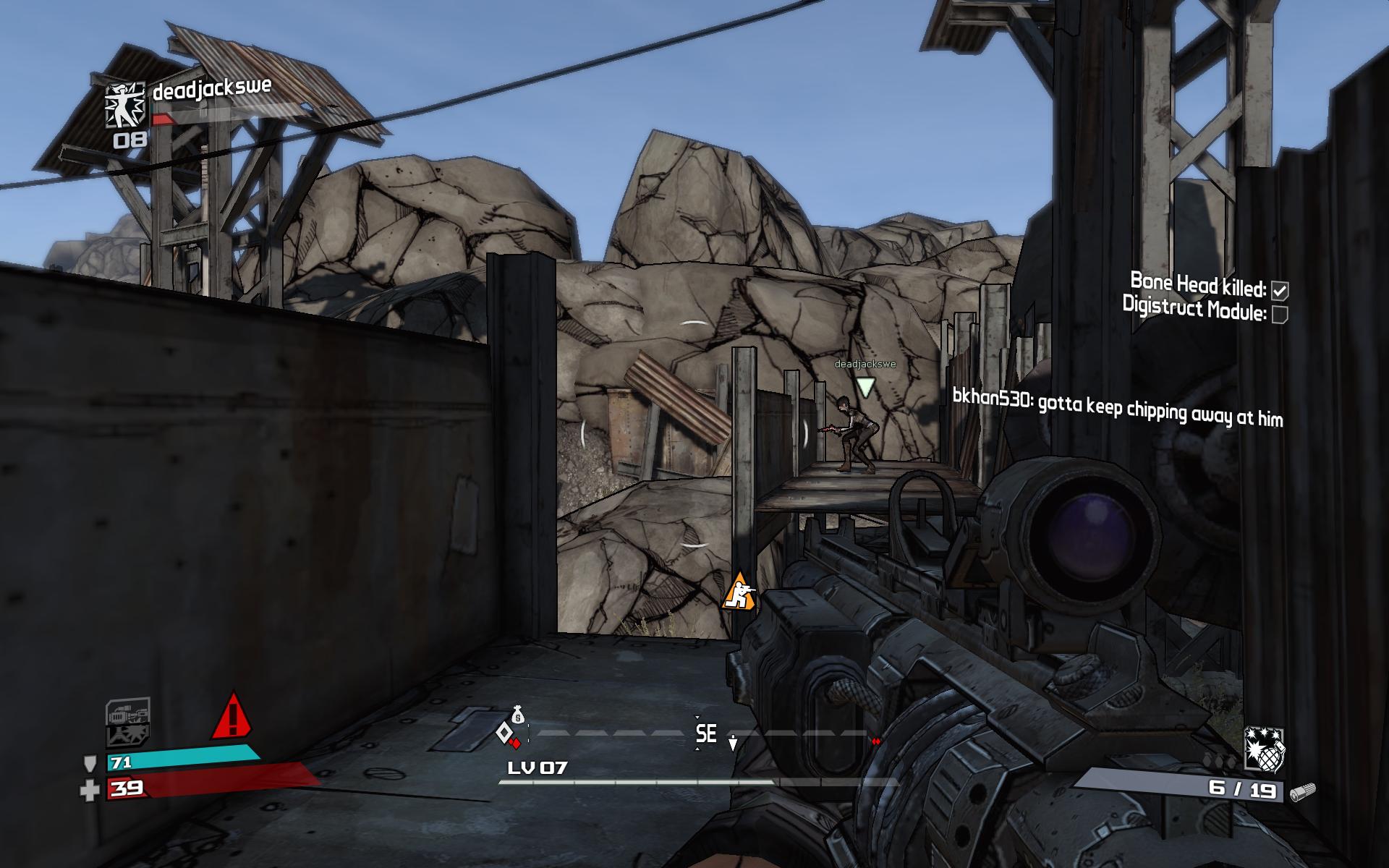This screenshot has width=1389, height=868.
Task: Click bkhan530's chat message
Action: coord(1117,408)
